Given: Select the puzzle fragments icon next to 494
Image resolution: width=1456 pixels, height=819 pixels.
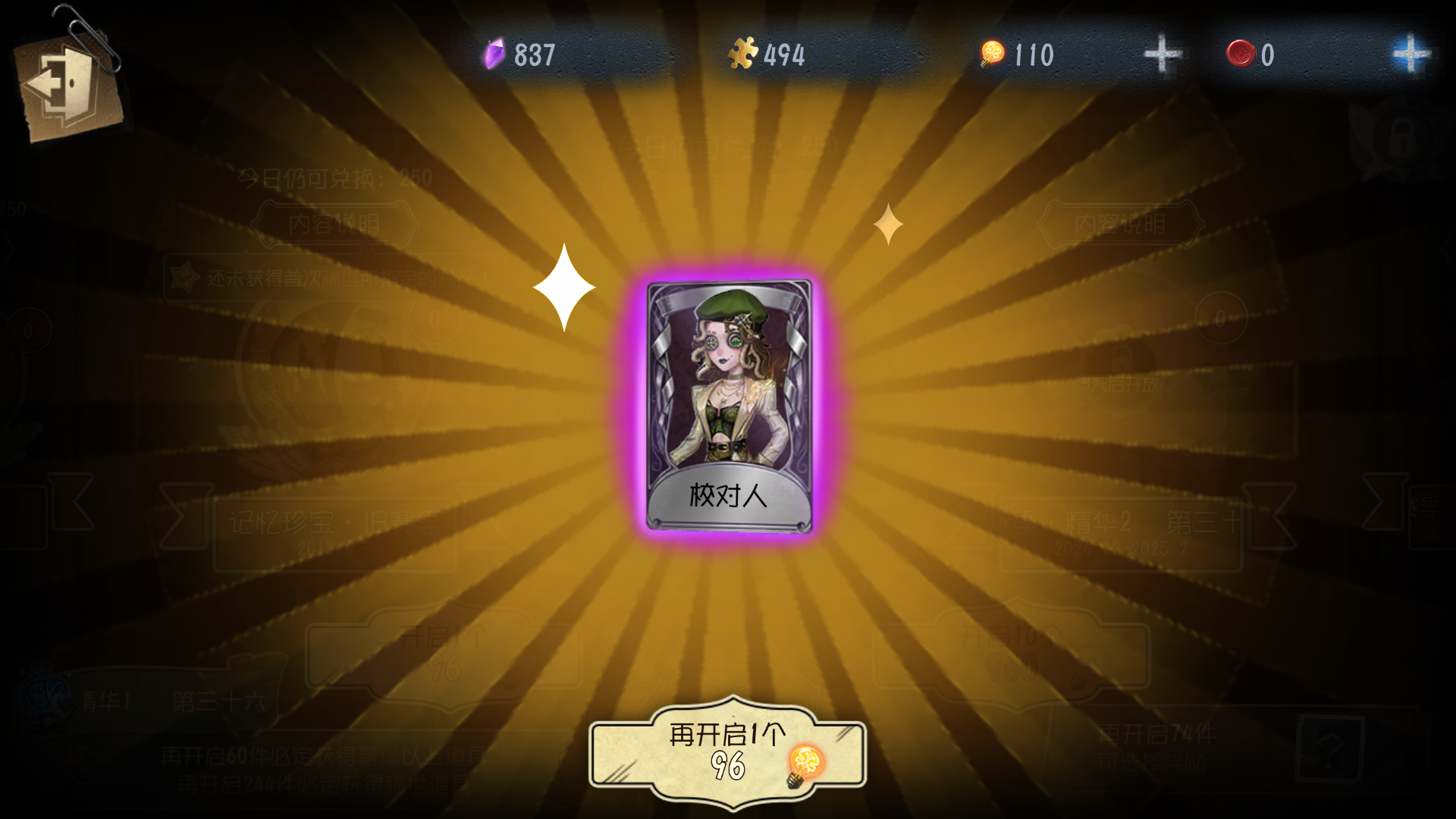Looking at the screenshot, I should tap(744, 53).
